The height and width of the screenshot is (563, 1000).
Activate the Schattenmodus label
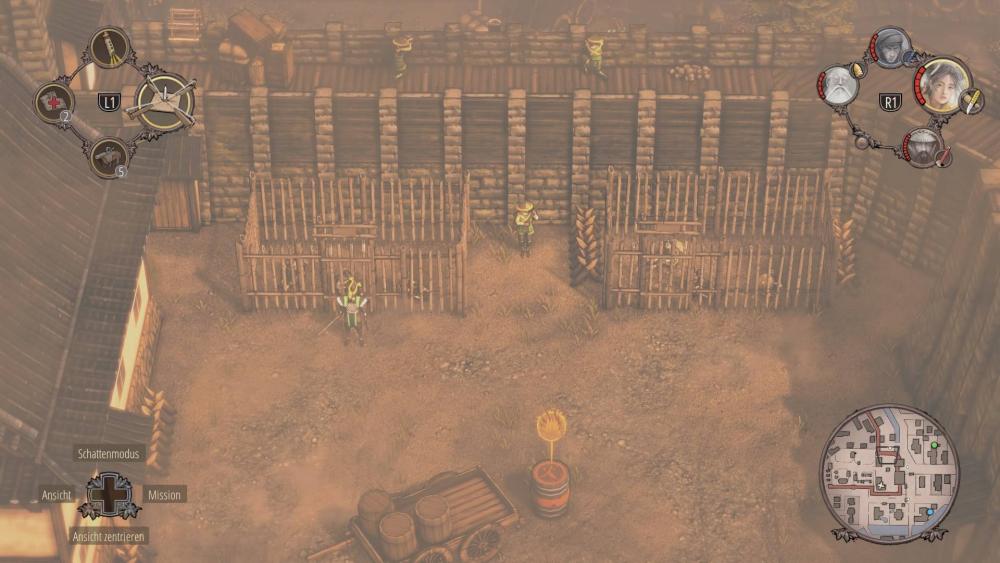pyautogui.click(x=109, y=454)
